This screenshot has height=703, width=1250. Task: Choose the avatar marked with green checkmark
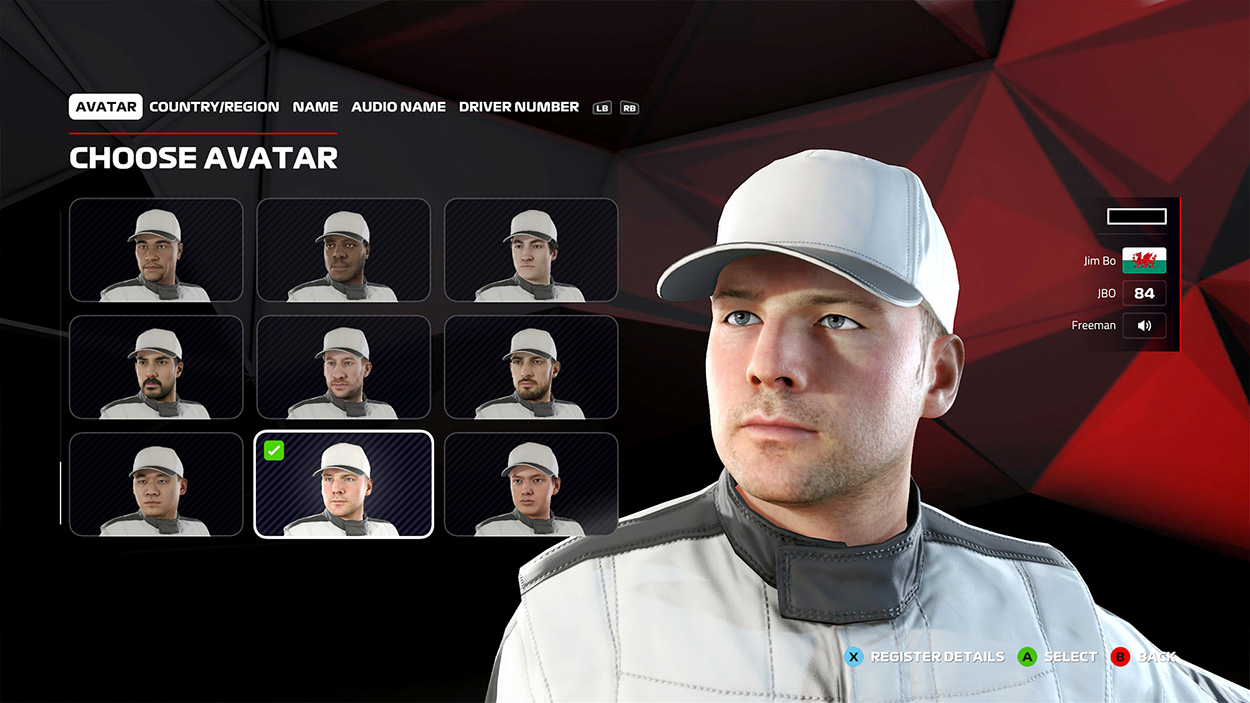point(343,485)
